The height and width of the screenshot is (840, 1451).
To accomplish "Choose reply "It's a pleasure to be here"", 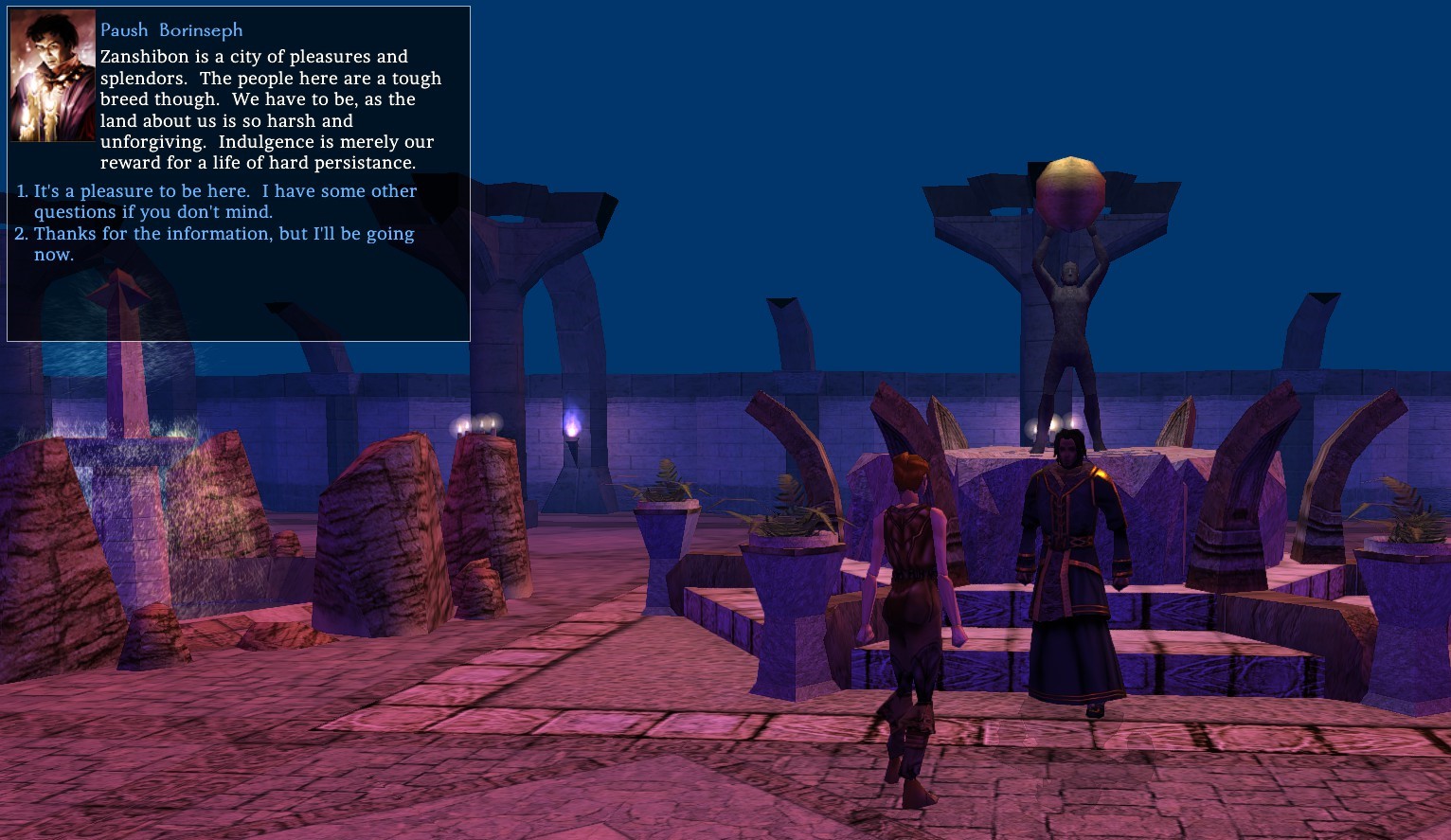I will (x=224, y=201).
